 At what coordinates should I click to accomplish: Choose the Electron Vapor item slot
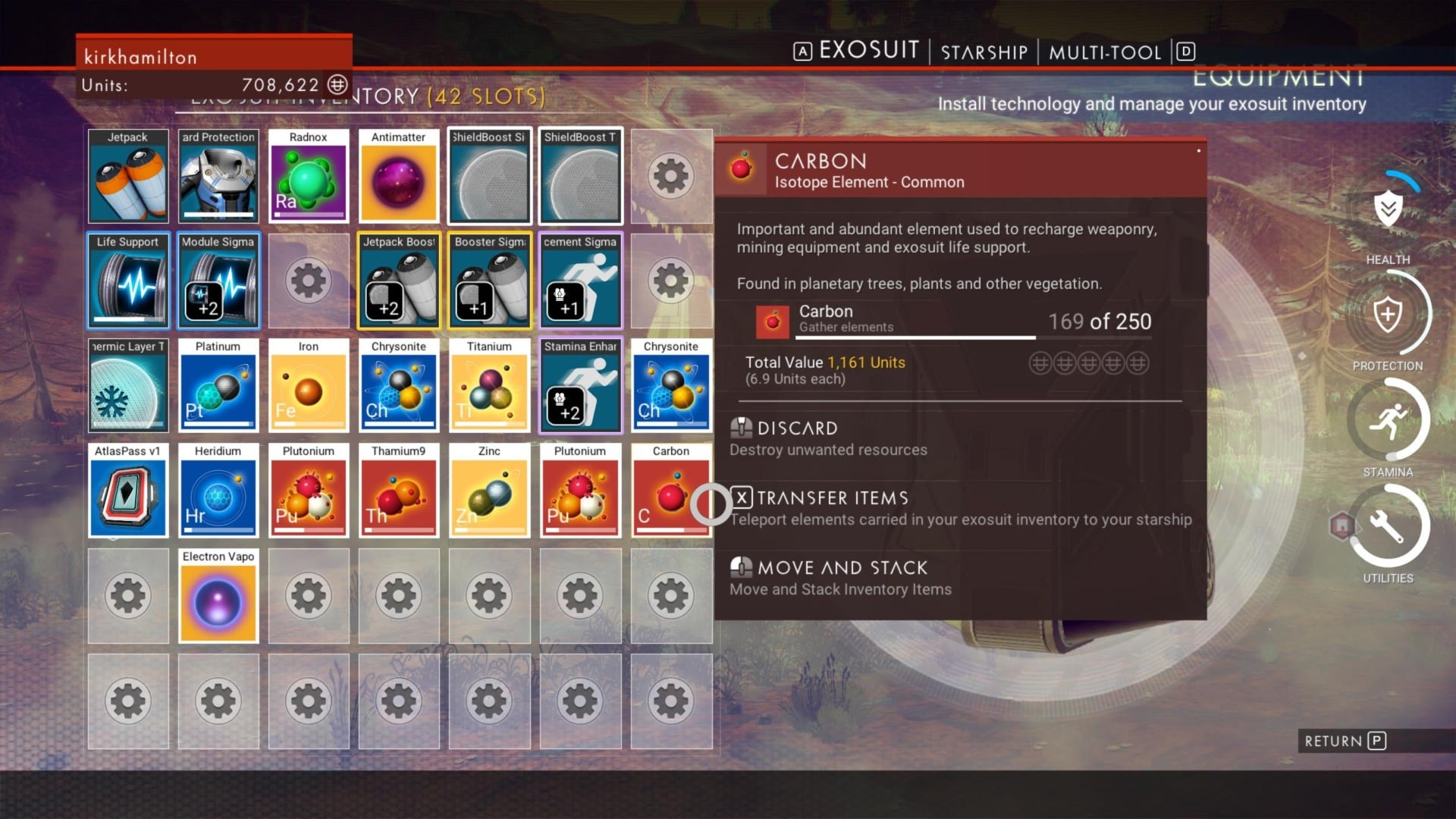pos(218,596)
